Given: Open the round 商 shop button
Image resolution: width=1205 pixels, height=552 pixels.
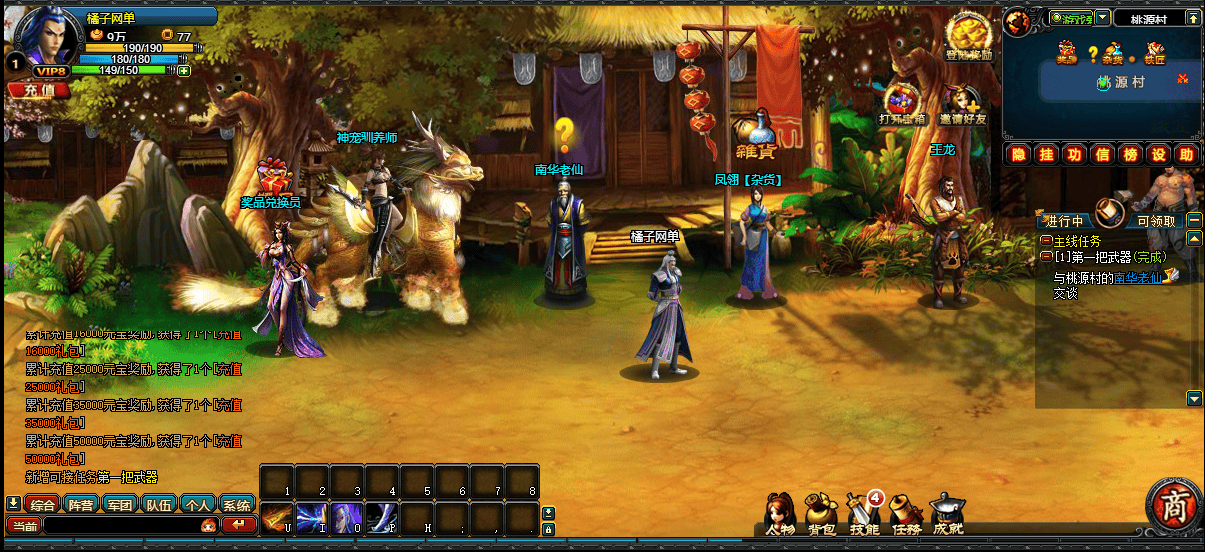Looking at the screenshot, I should pyautogui.click(x=1174, y=506).
